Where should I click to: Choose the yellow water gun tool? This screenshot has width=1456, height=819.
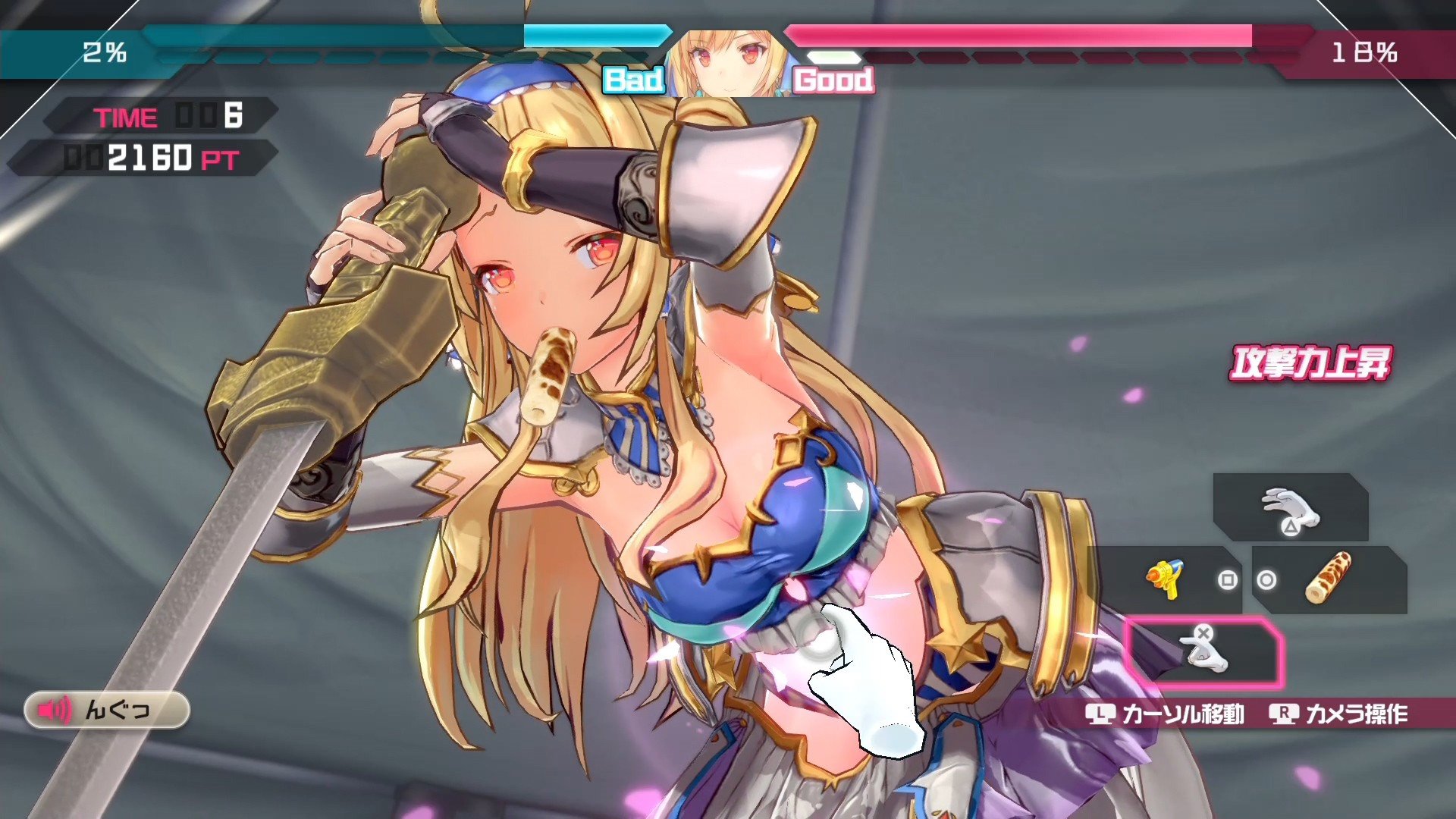(x=1168, y=580)
